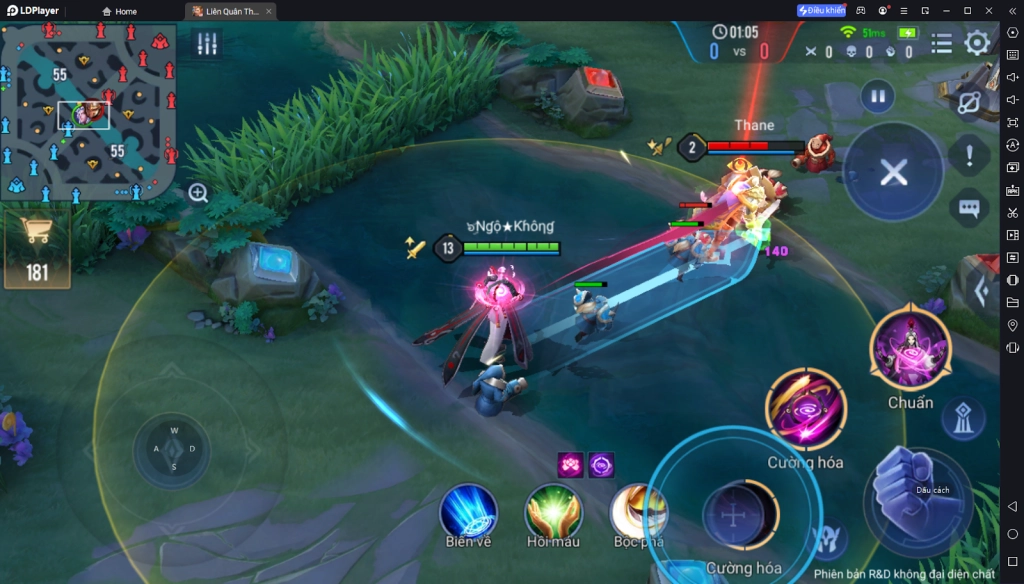This screenshot has height=584, width=1024.
Task: Switch to the LDPlayer Home tab
Action: coord(118,11)
